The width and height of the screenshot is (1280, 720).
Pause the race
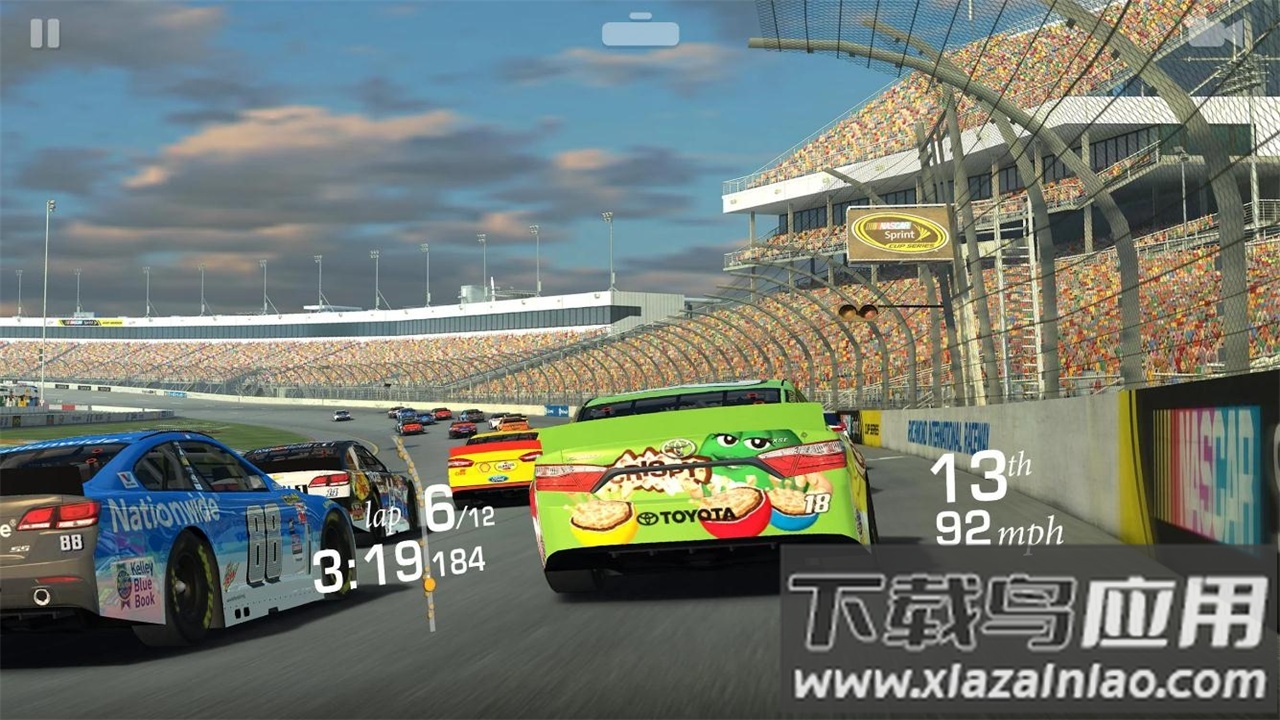[45, 34]
